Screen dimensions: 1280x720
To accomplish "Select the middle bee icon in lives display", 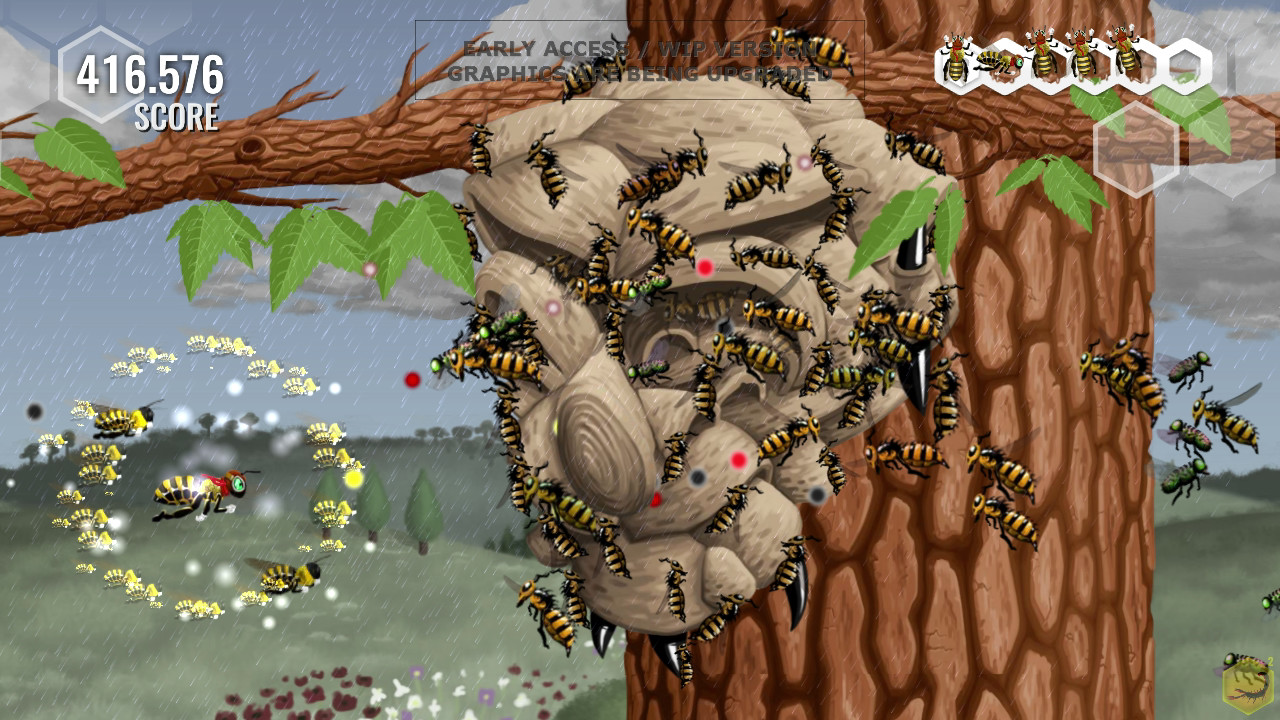I will (1042, 55).
